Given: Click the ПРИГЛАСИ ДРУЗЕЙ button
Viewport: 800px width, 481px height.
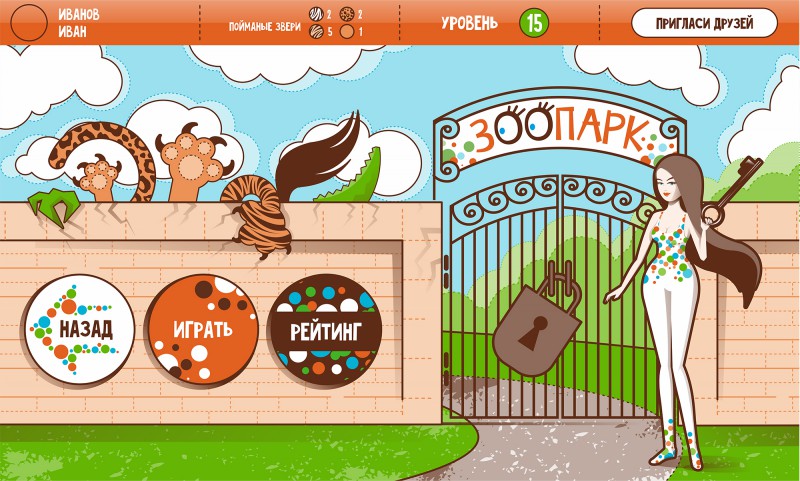Looking at the screenshot, I should pos(704,22).
